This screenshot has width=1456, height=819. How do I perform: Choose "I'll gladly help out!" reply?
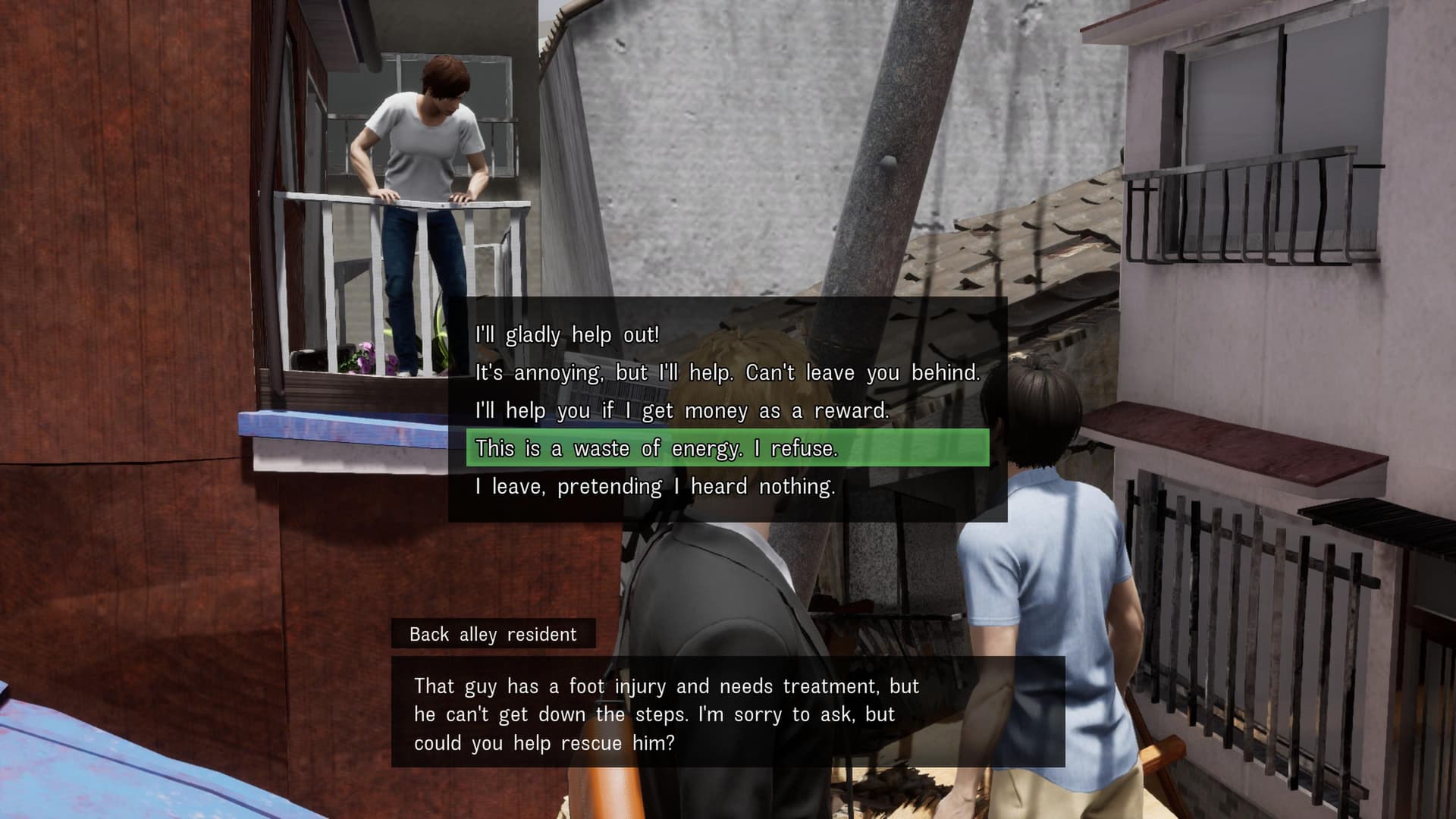[567, 334]
